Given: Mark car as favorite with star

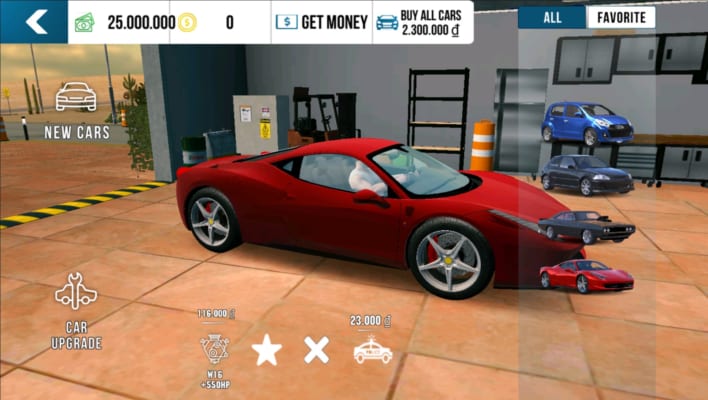Looking at the screenshot, I should (266, 349).
